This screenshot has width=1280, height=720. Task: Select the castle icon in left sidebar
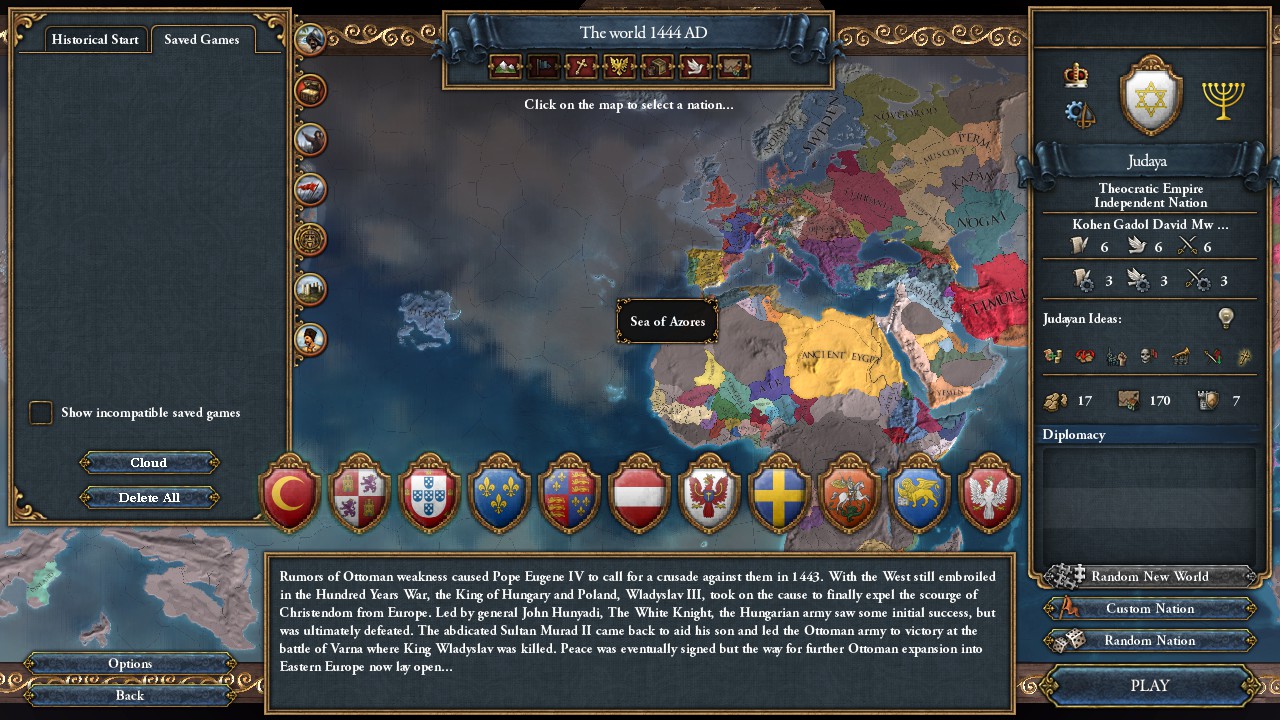310,290
